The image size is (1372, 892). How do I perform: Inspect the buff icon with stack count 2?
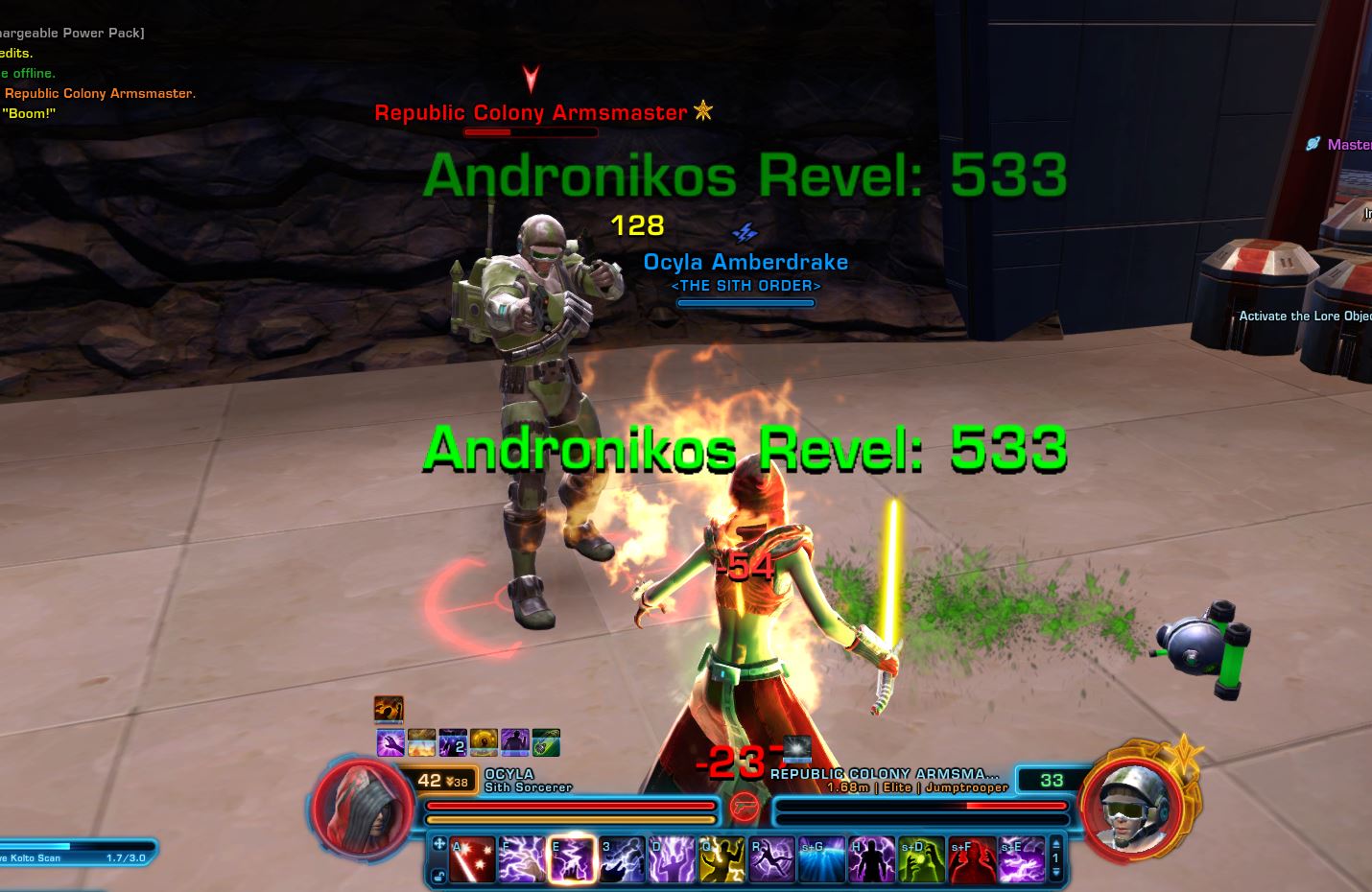[453, 742]
